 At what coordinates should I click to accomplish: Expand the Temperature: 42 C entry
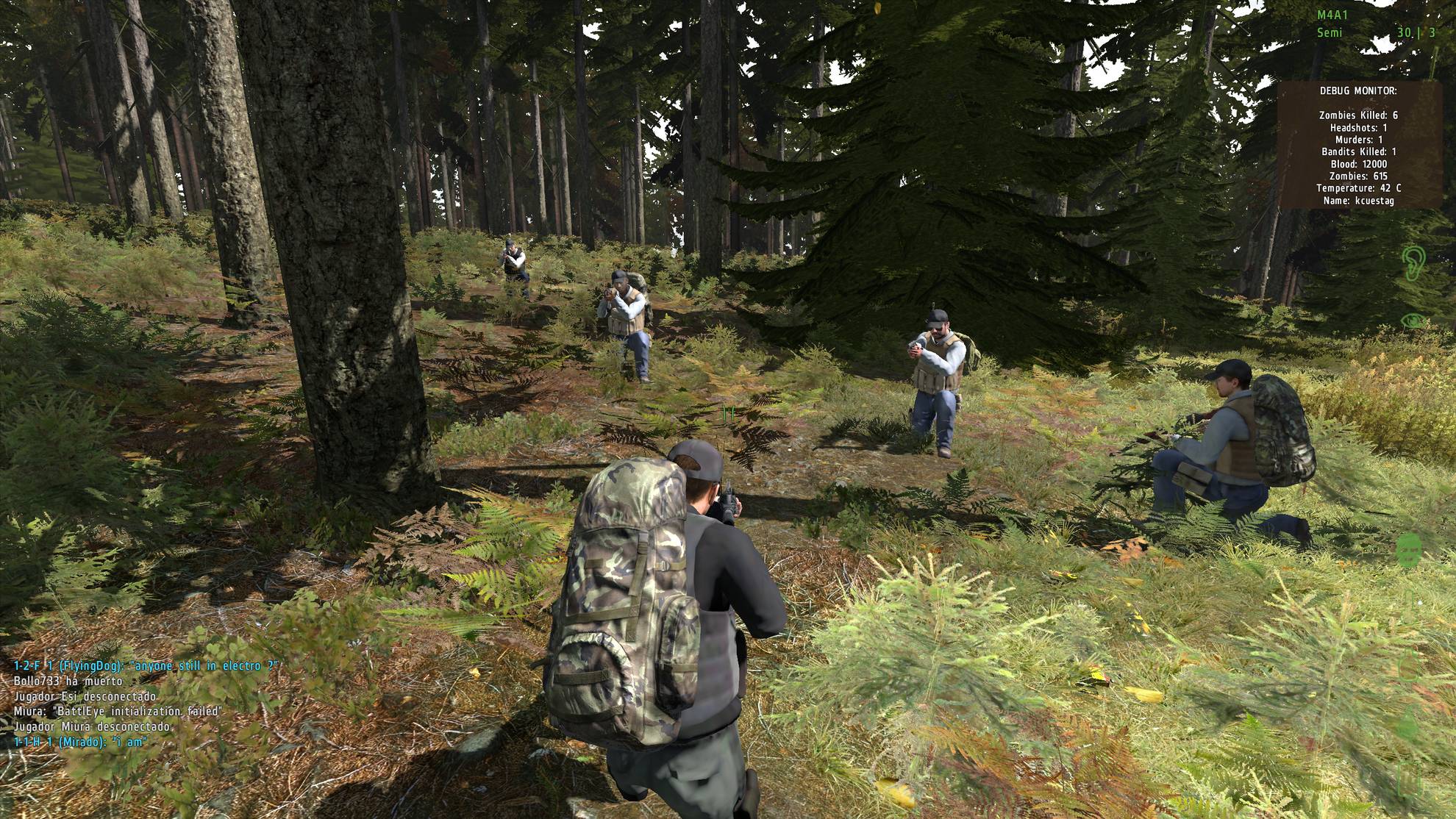(1358, 189)
